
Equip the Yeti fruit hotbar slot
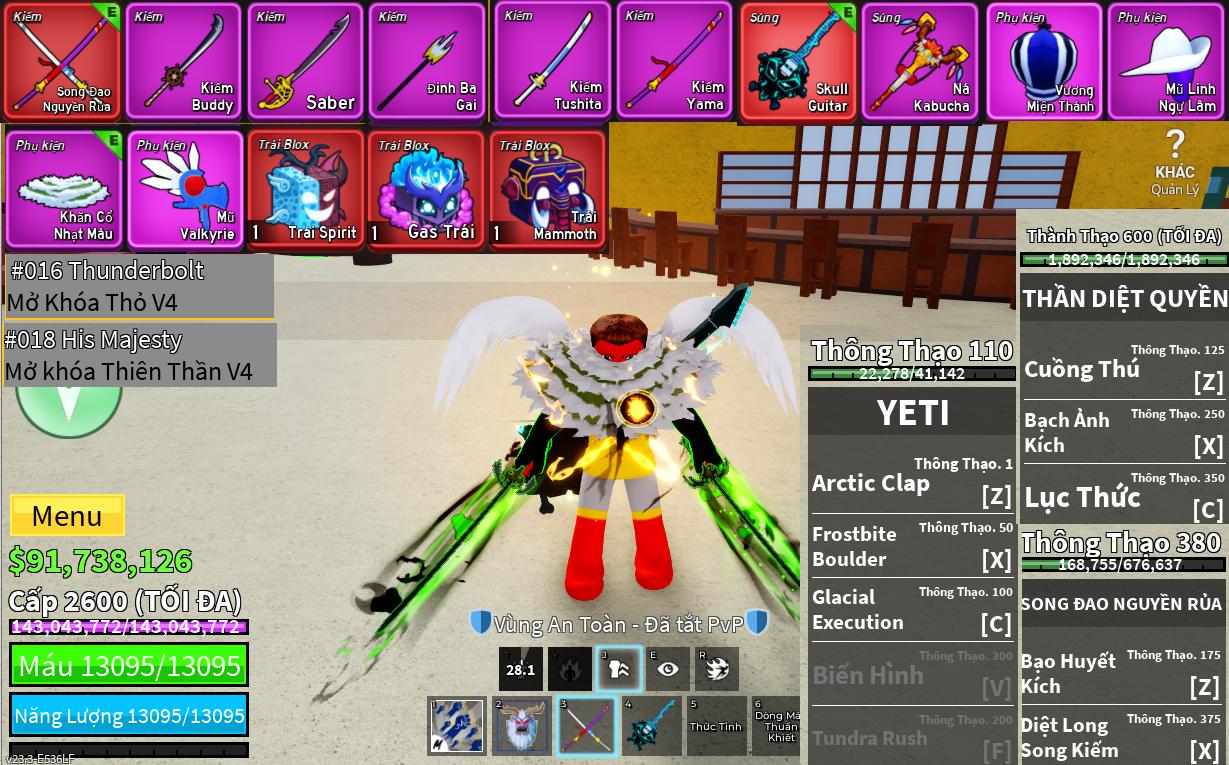(521, 725)
